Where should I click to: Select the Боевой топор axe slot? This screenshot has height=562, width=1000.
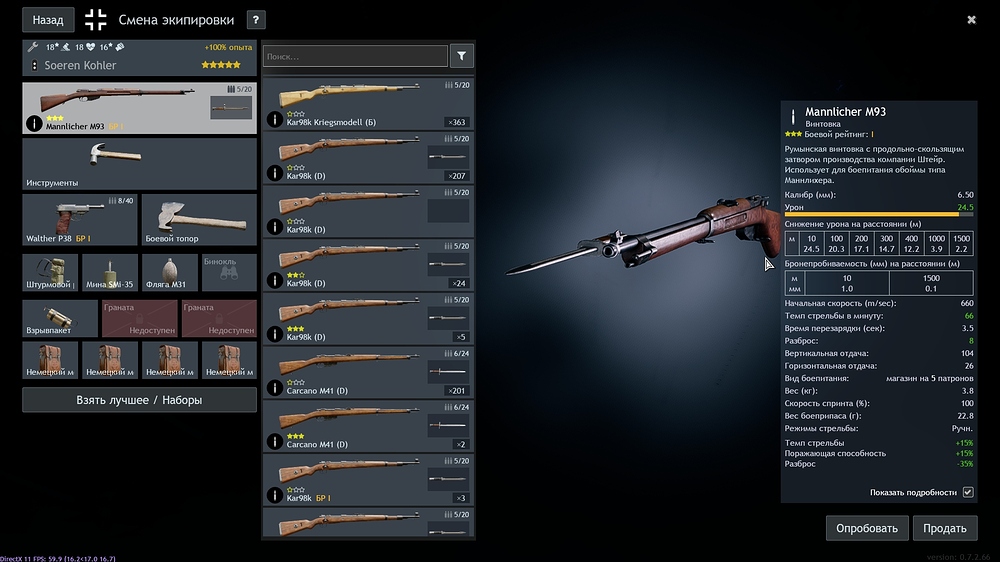[199, 220]
